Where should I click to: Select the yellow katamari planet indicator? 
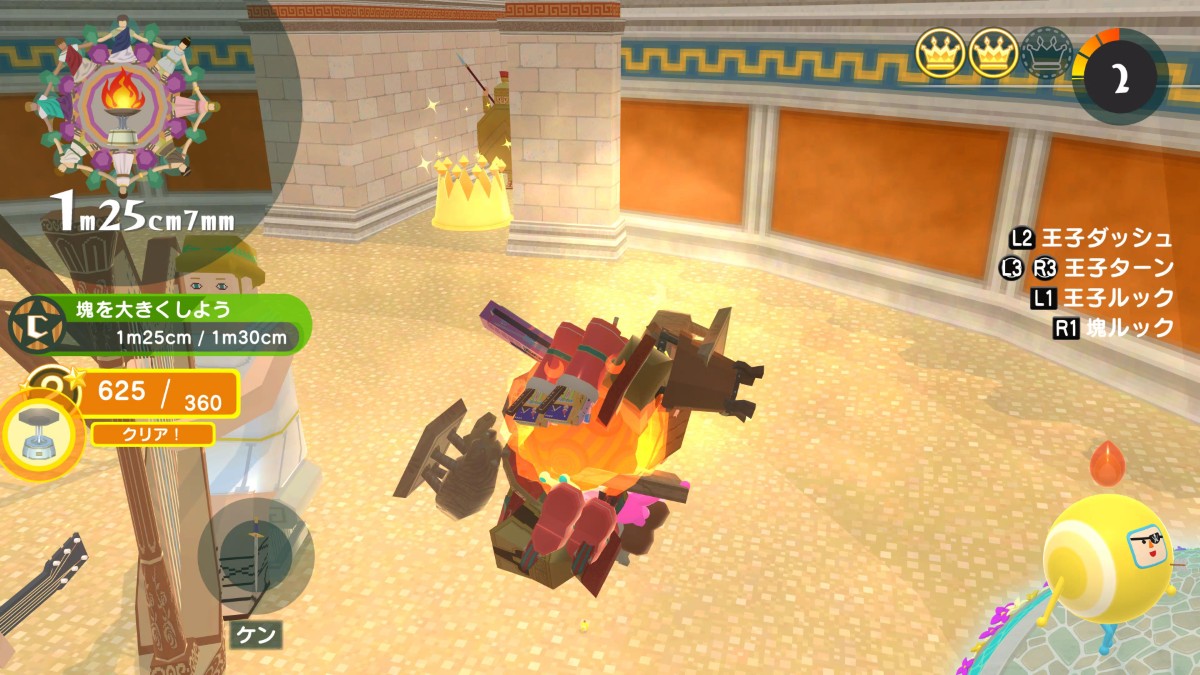(1108, 555)
